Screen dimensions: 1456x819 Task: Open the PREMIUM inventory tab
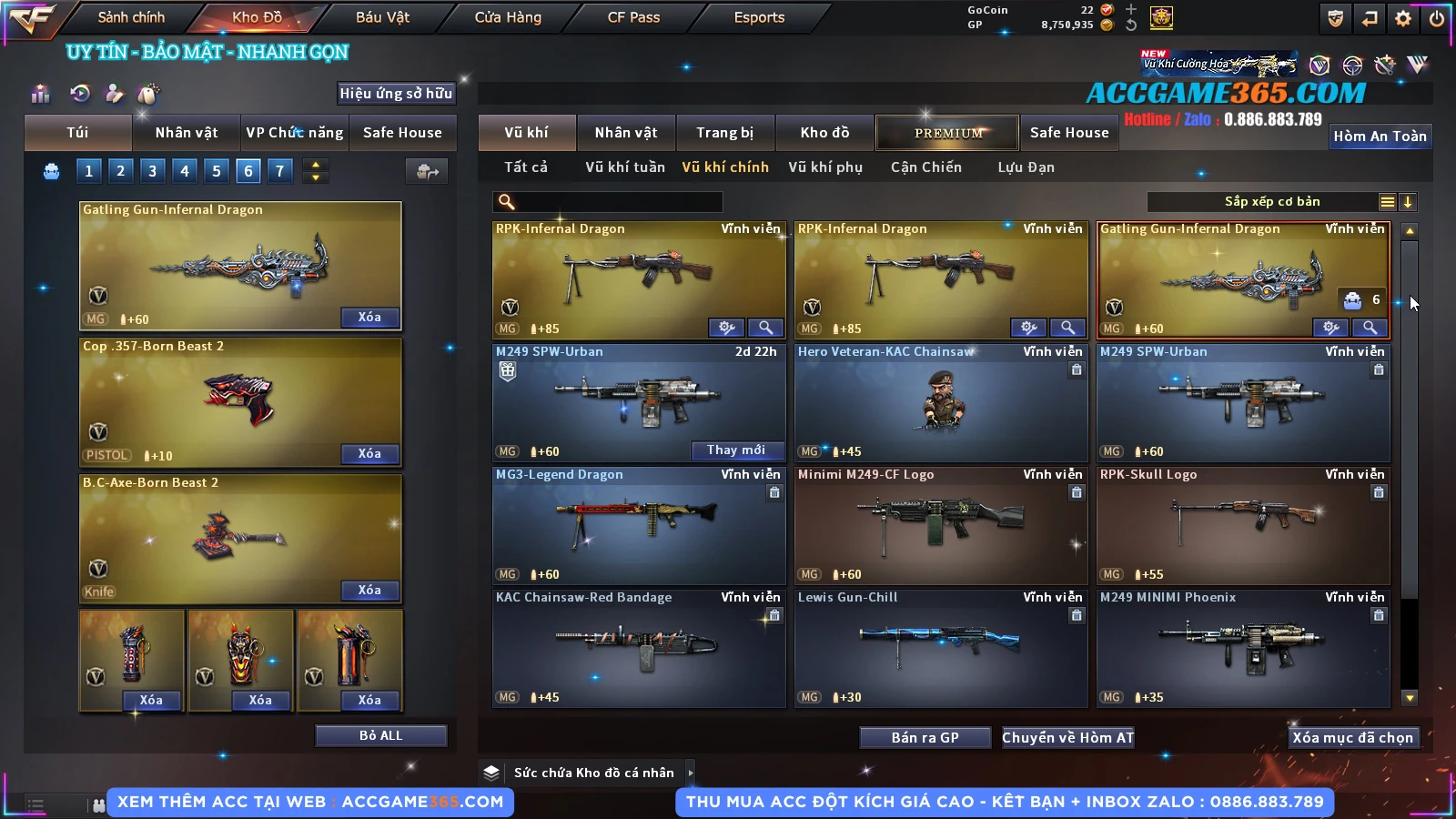948,133
